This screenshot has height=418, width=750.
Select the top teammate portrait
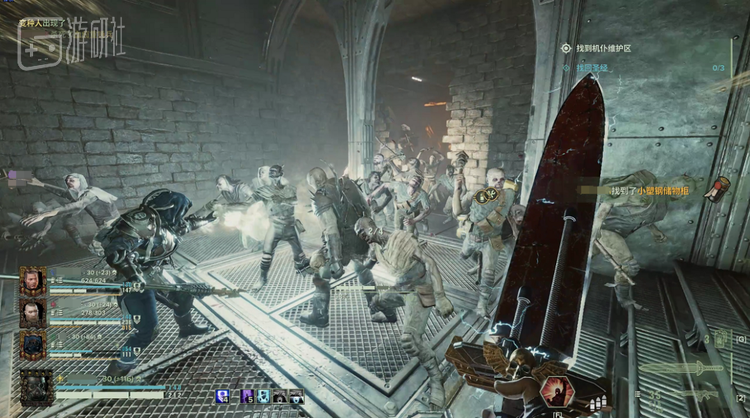[x=32, y=280]
